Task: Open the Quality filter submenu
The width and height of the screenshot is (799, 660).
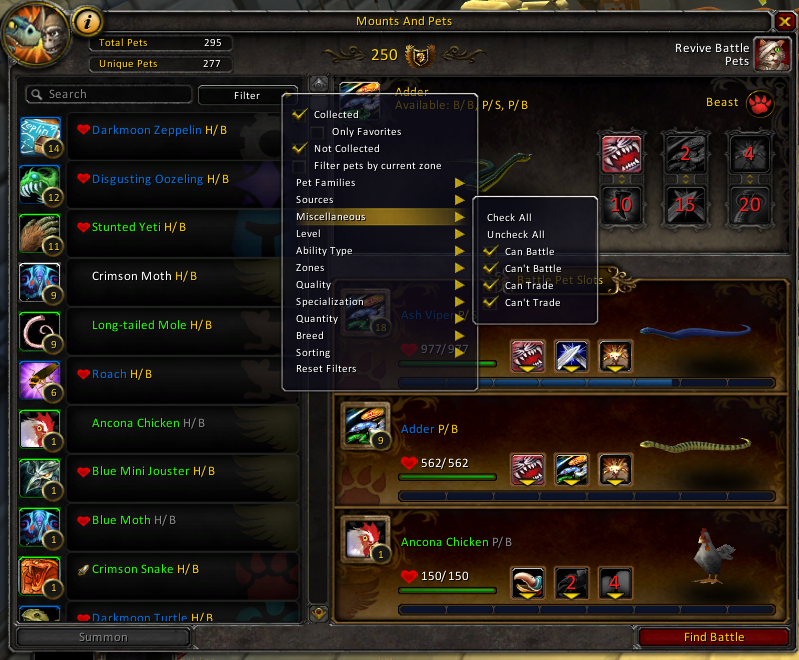Action: 378,285
